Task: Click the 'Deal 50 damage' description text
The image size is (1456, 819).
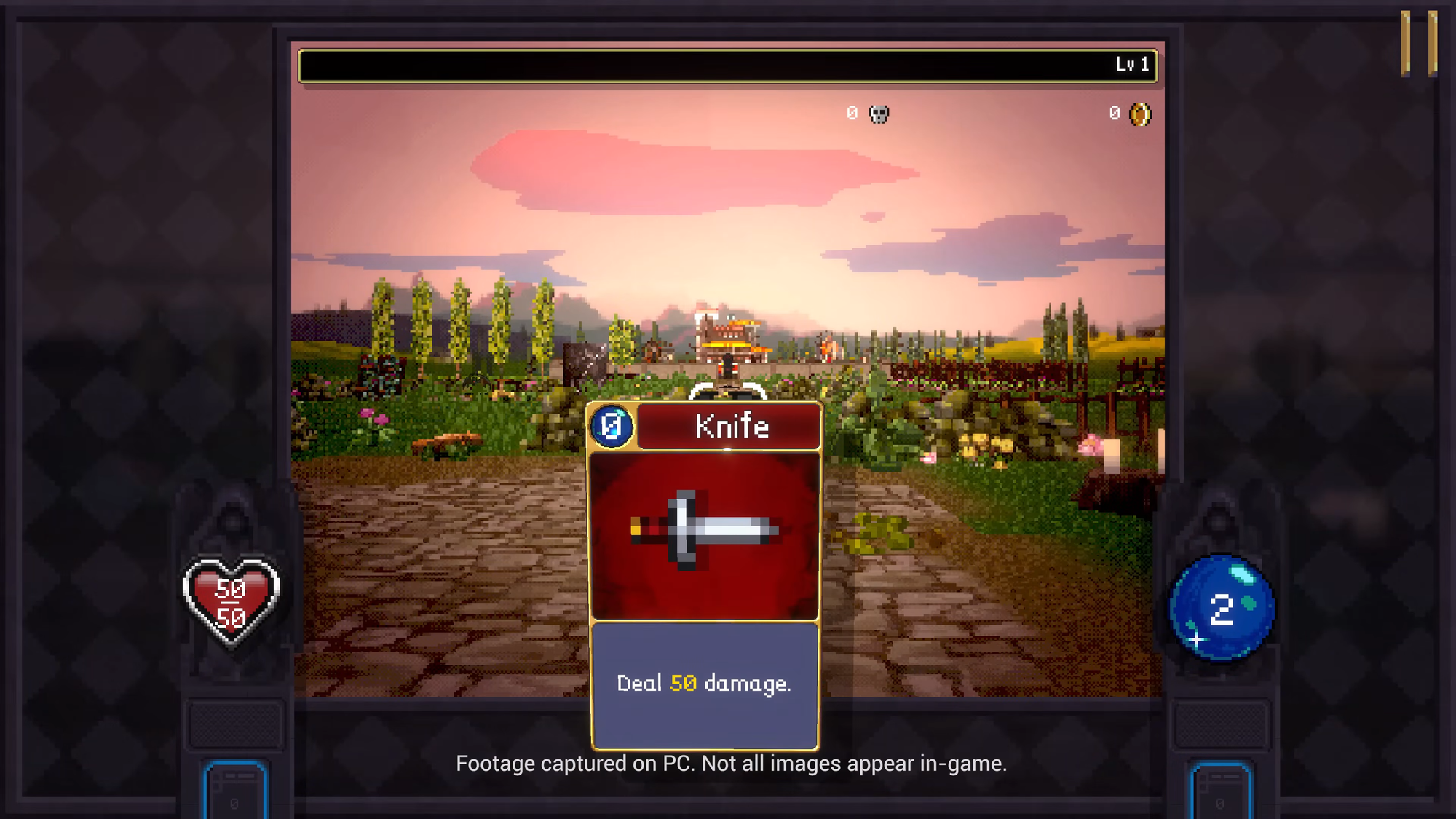Action: pos(705,683)
